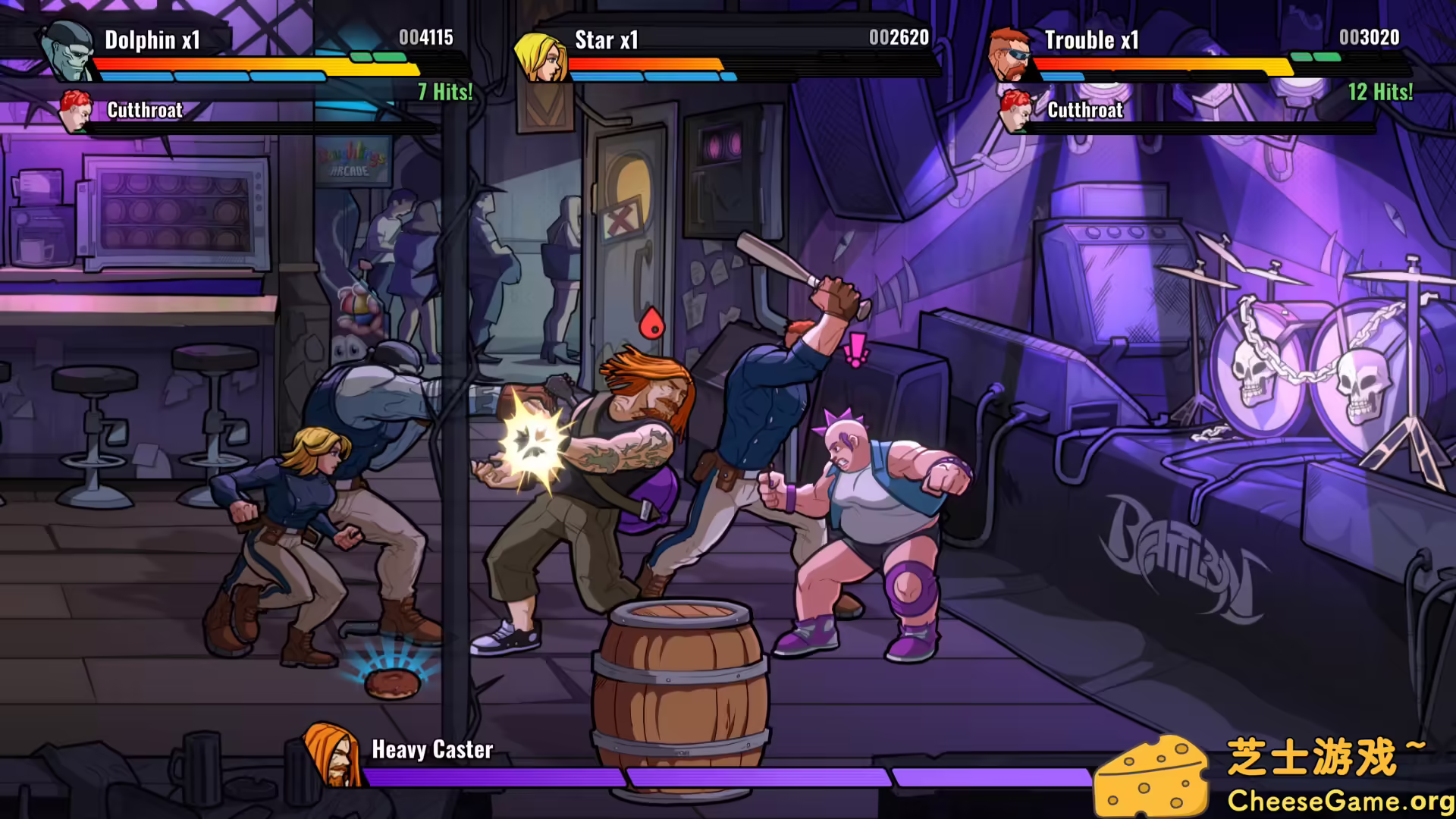
Task: Click the blood drop indicator above the brawler
Action: click(x=651, y=322)
